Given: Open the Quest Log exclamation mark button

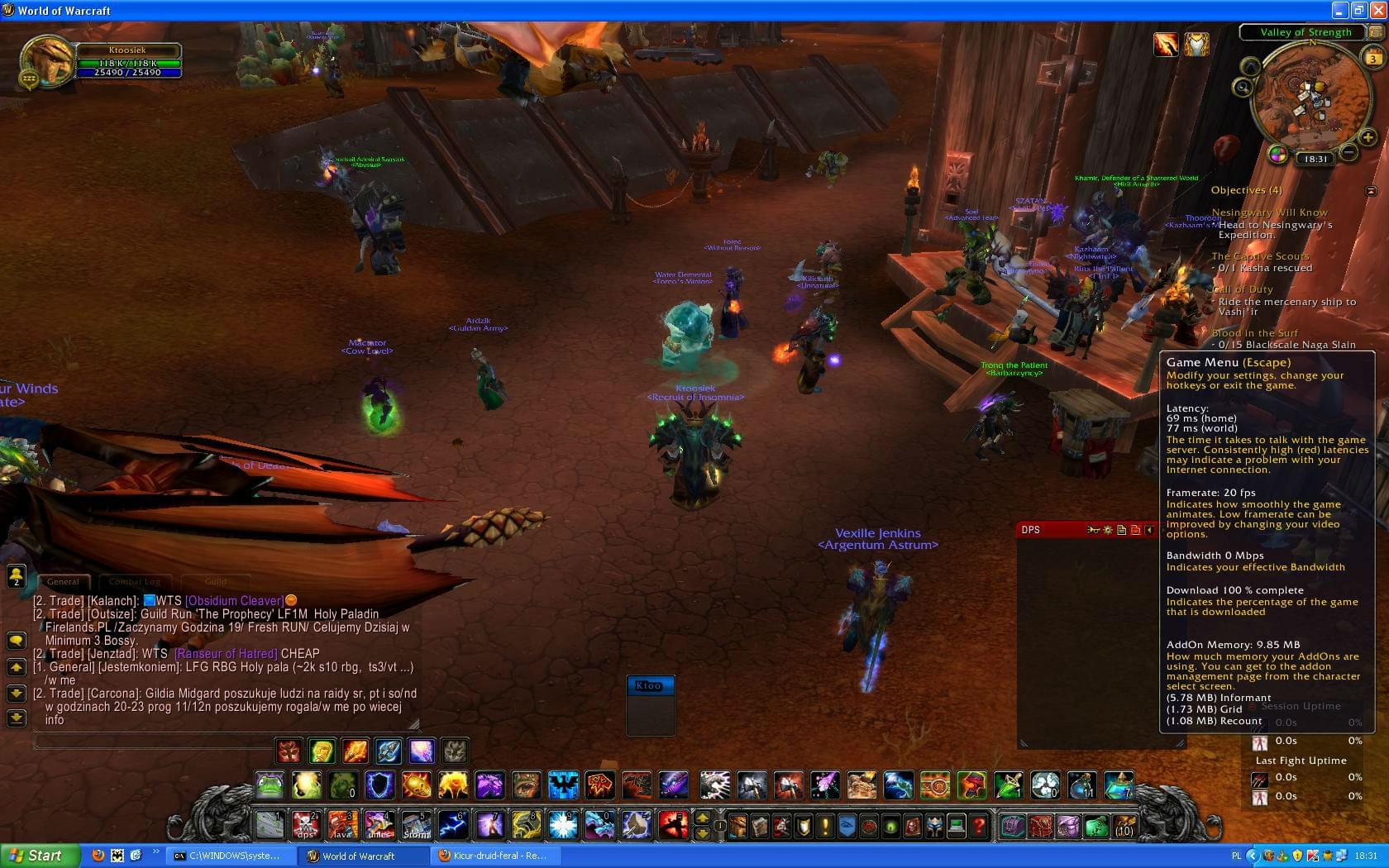Looking at the screenshot, I should point(824,825).
